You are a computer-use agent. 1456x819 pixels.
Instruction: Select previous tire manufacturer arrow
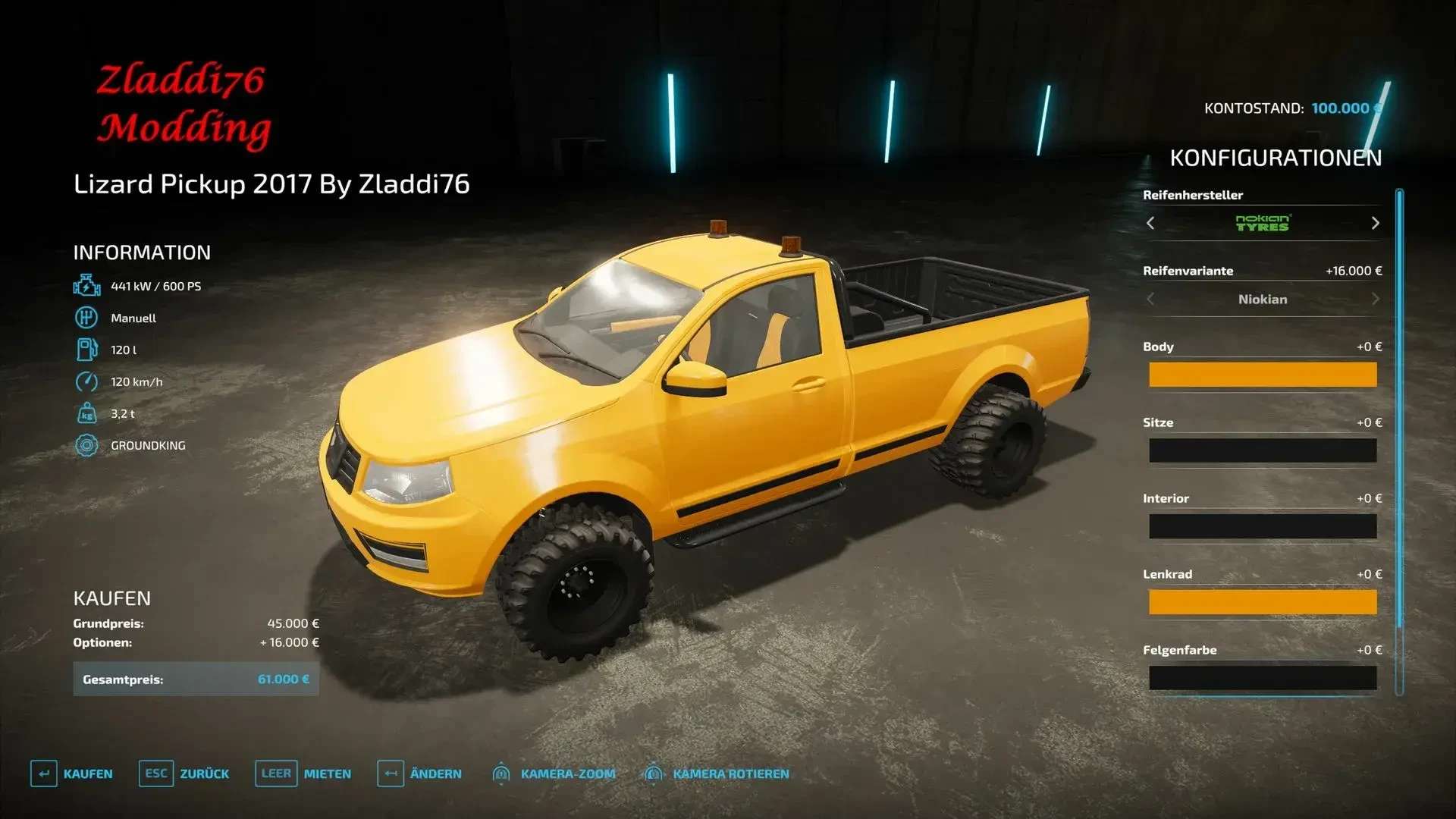(x=1150, y=223)
